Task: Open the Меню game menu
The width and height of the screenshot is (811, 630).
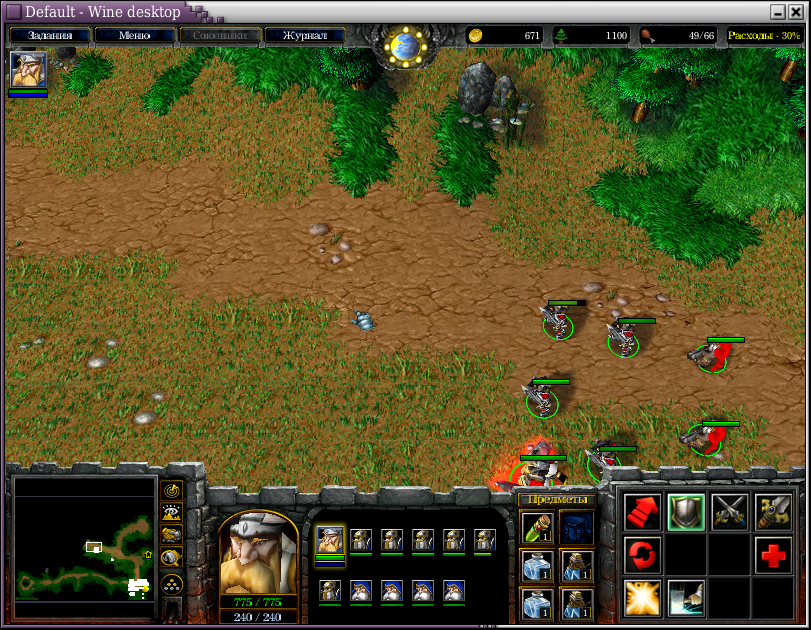Action: click(134, 35)
